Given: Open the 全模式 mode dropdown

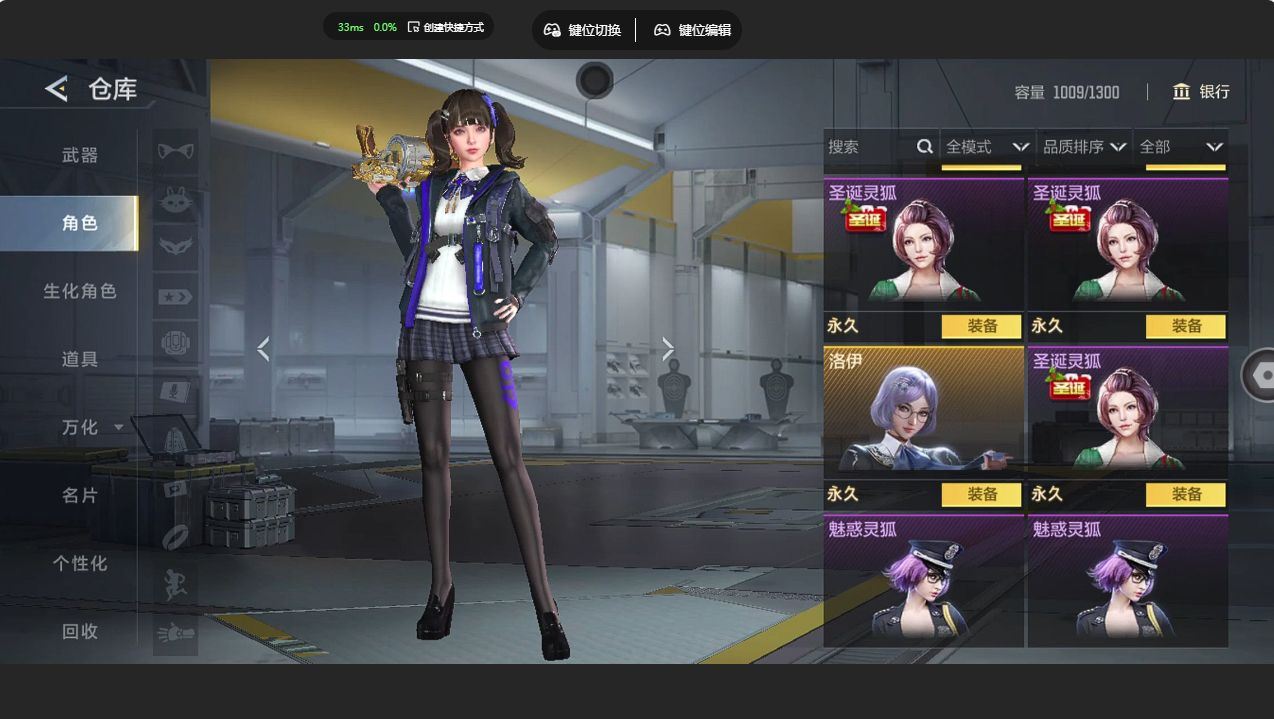Looking at the screenshot, I should [x=986, y=147].
